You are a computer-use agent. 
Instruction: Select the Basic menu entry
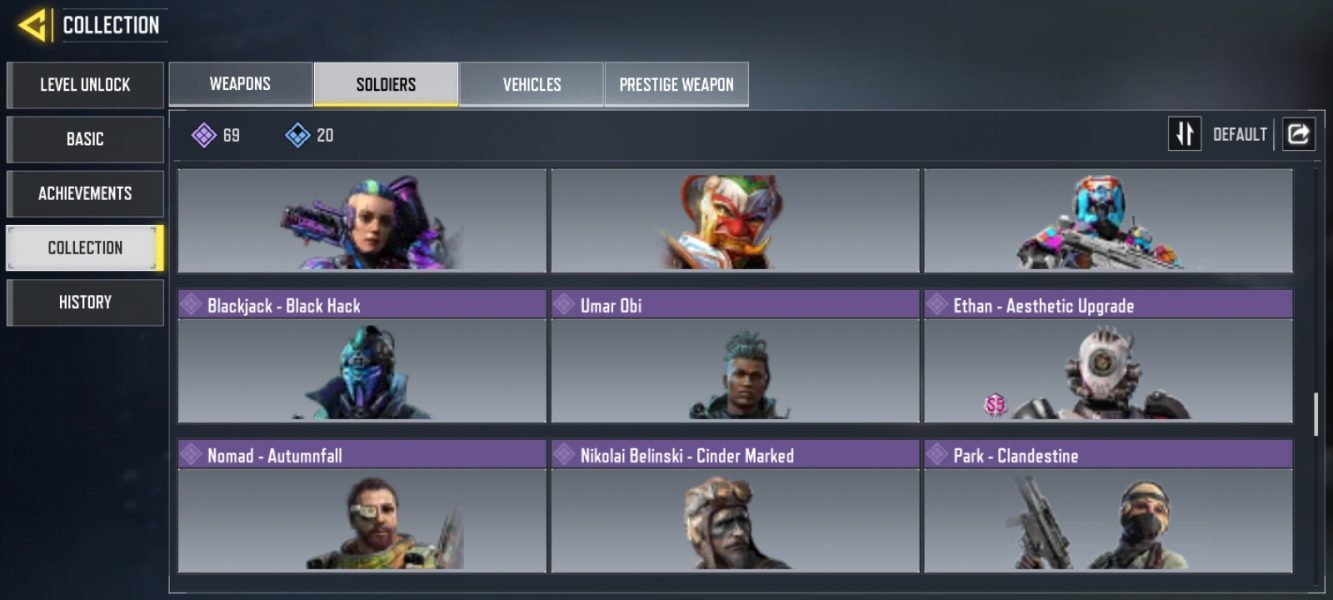point(85,139)
